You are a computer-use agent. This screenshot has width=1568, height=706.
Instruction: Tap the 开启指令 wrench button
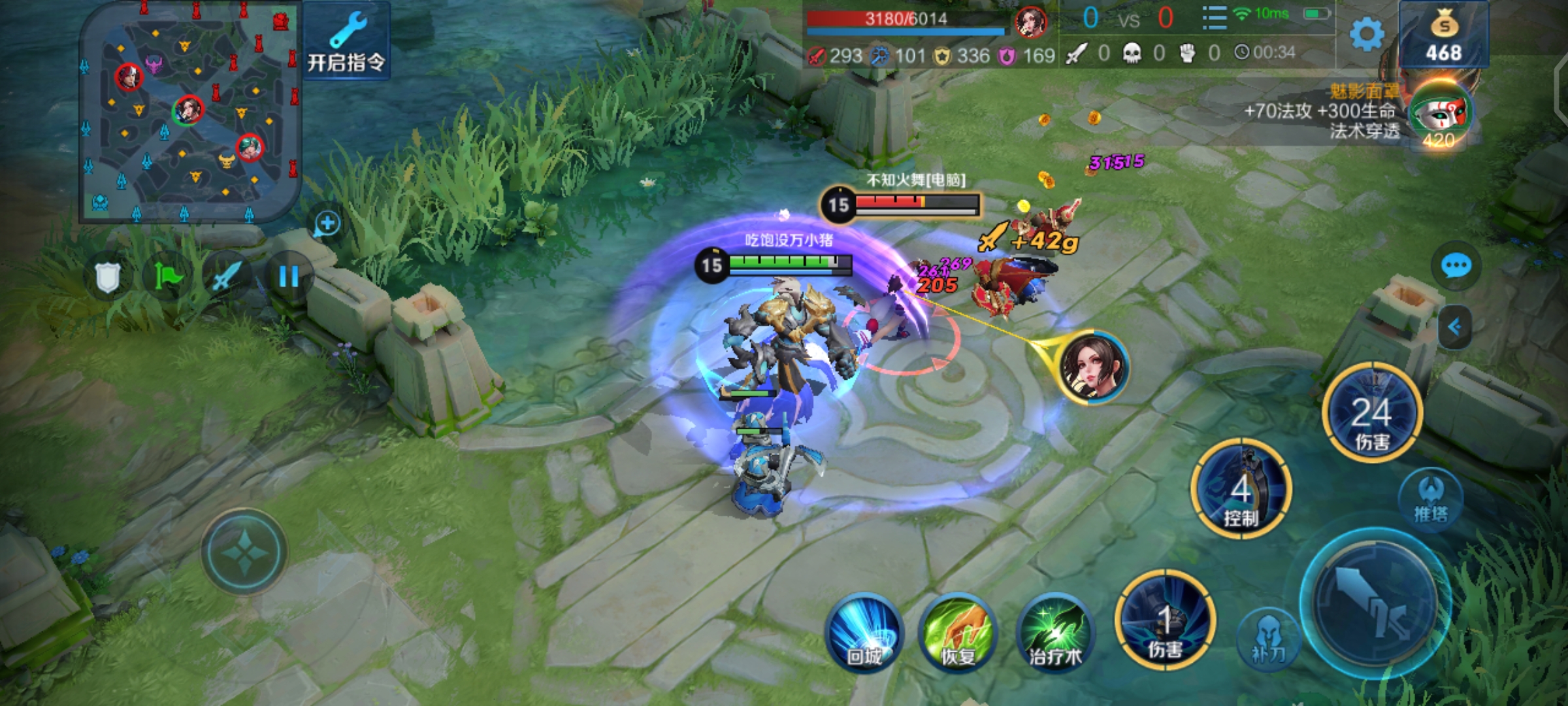pos(346,41)
